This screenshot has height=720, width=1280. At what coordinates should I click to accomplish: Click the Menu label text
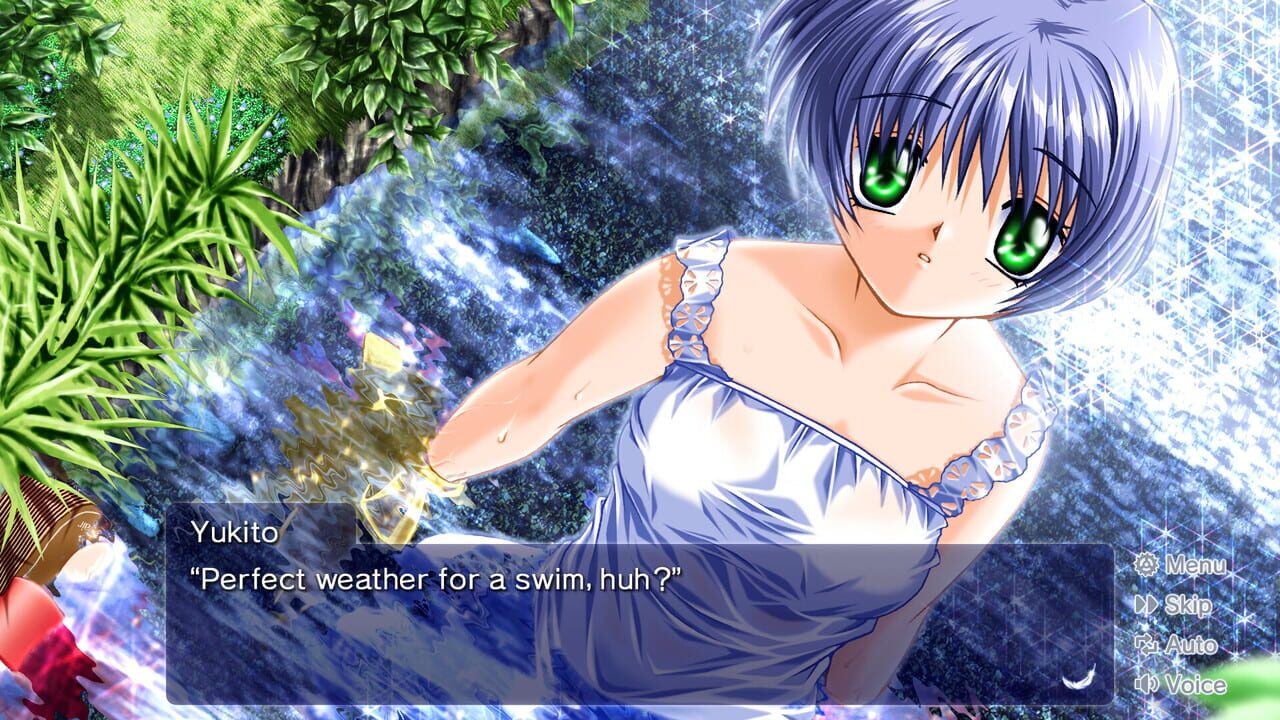(1196, 566)
